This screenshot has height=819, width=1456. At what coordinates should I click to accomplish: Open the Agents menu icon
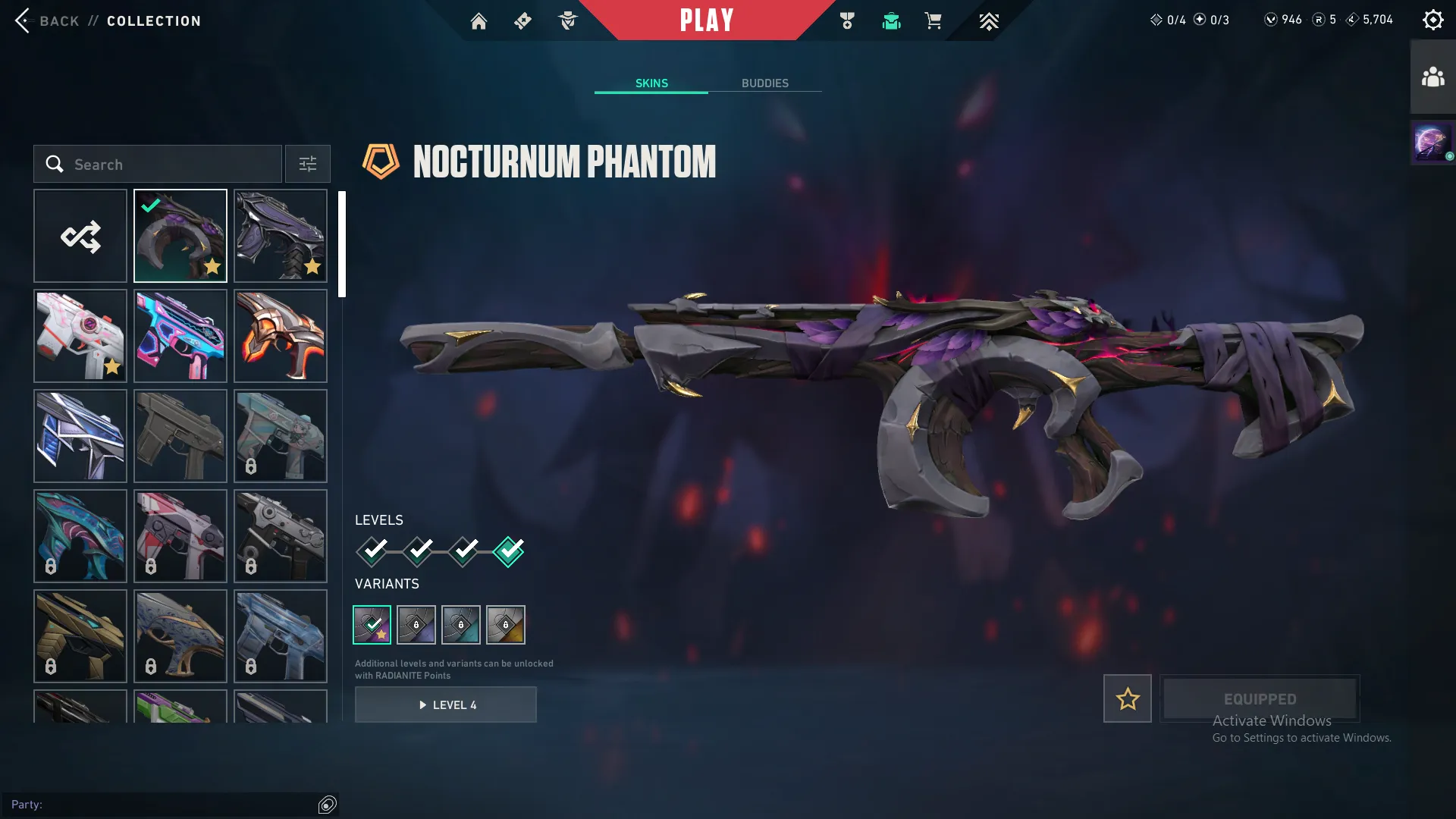pyautogui.click(x=567, y=20)
